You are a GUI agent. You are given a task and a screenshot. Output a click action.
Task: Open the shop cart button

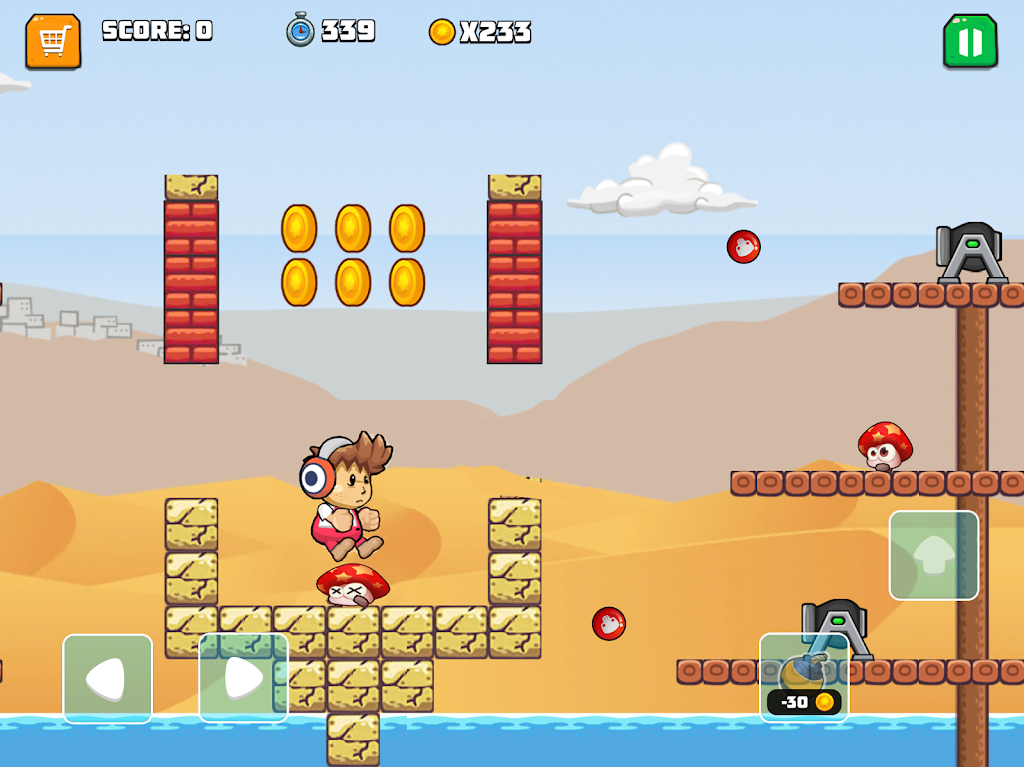(x=53, y=41)
